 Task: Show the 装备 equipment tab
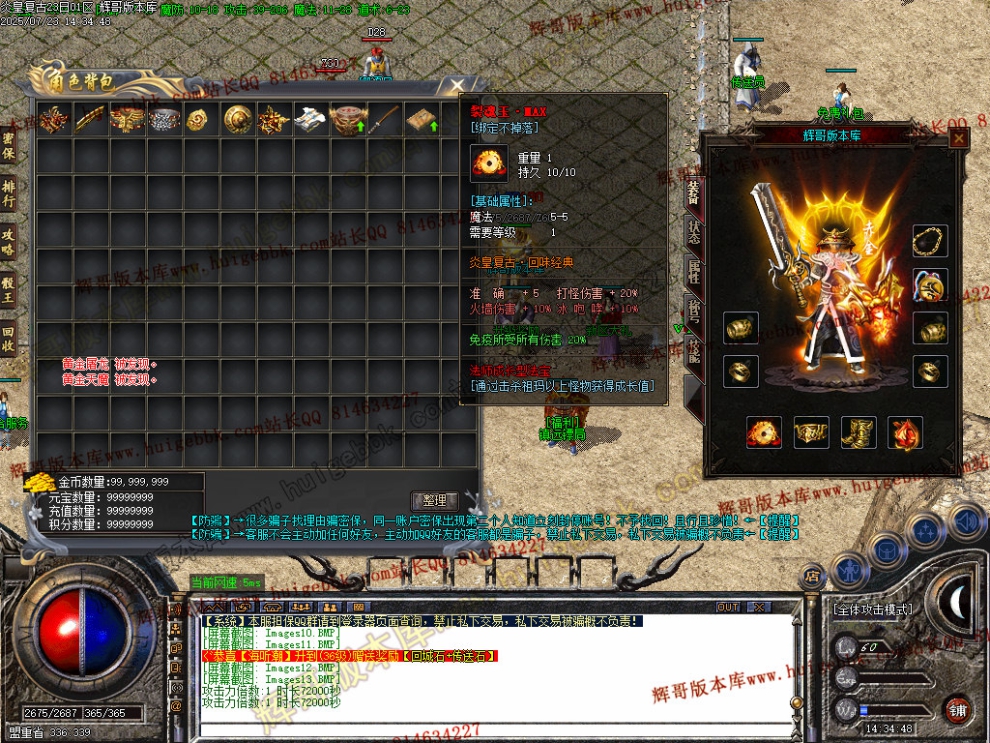tap(693, 190)
